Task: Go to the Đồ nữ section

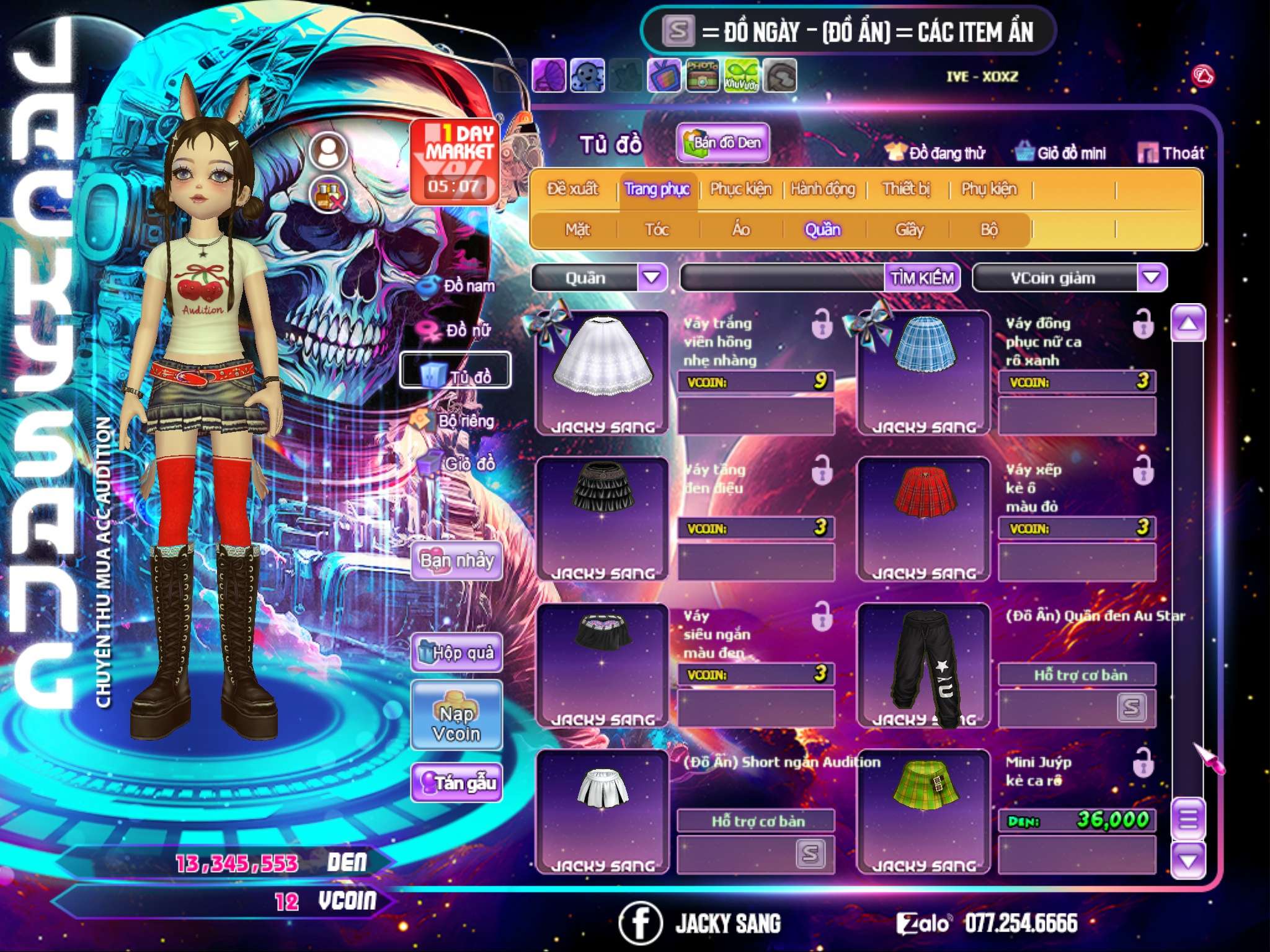Action: (459, 330)
